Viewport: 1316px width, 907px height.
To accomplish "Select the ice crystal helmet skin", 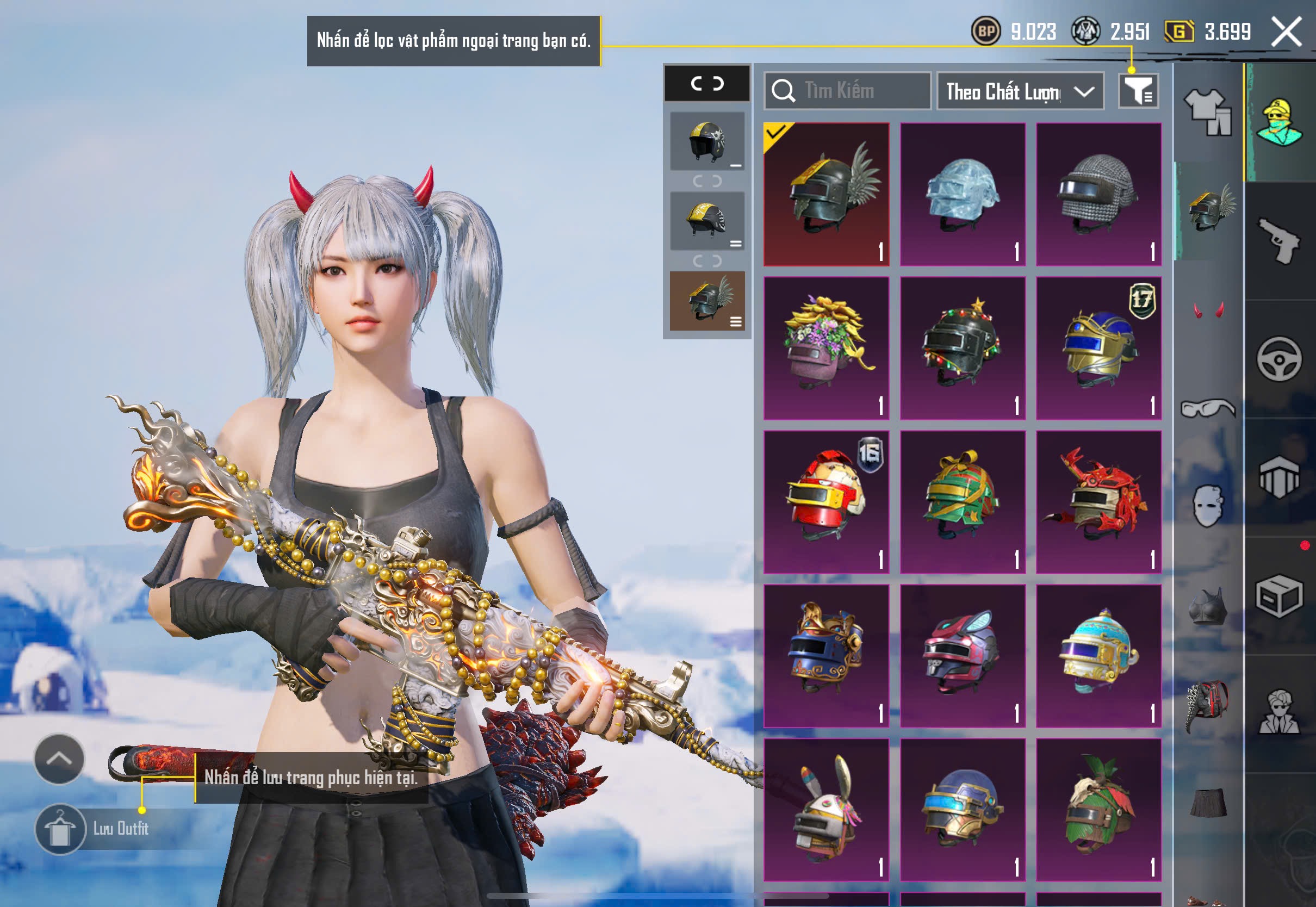I will pyautogui.click(x=963, y=194).
